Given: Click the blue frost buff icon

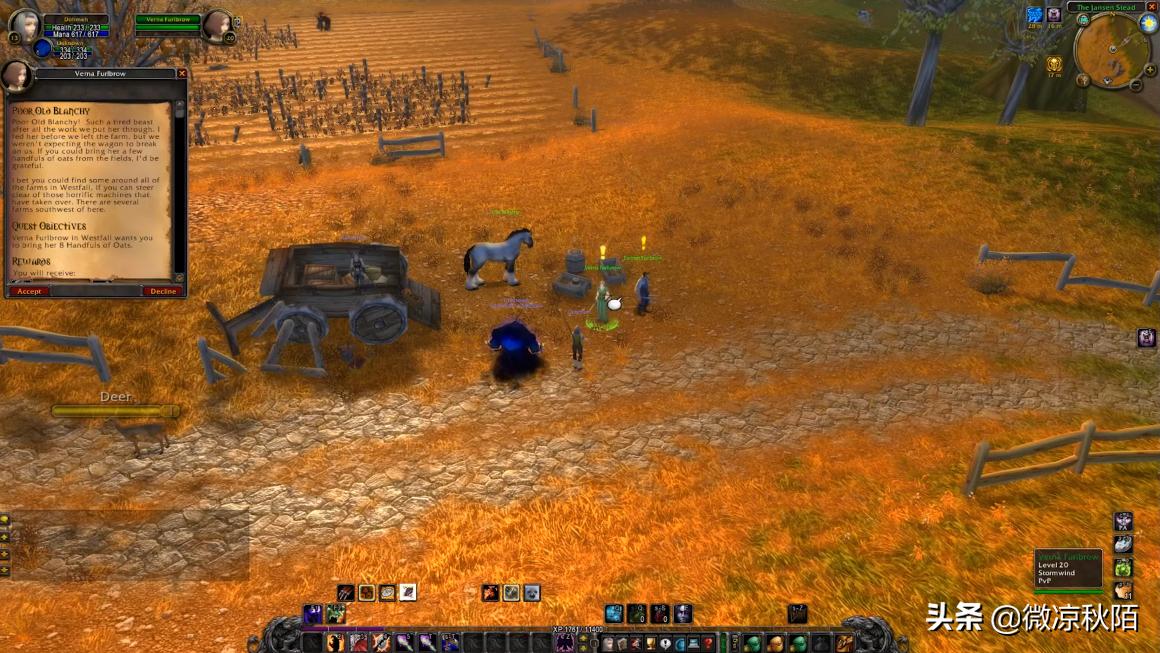Looking at the screenshot, I should pos(1034,15).
